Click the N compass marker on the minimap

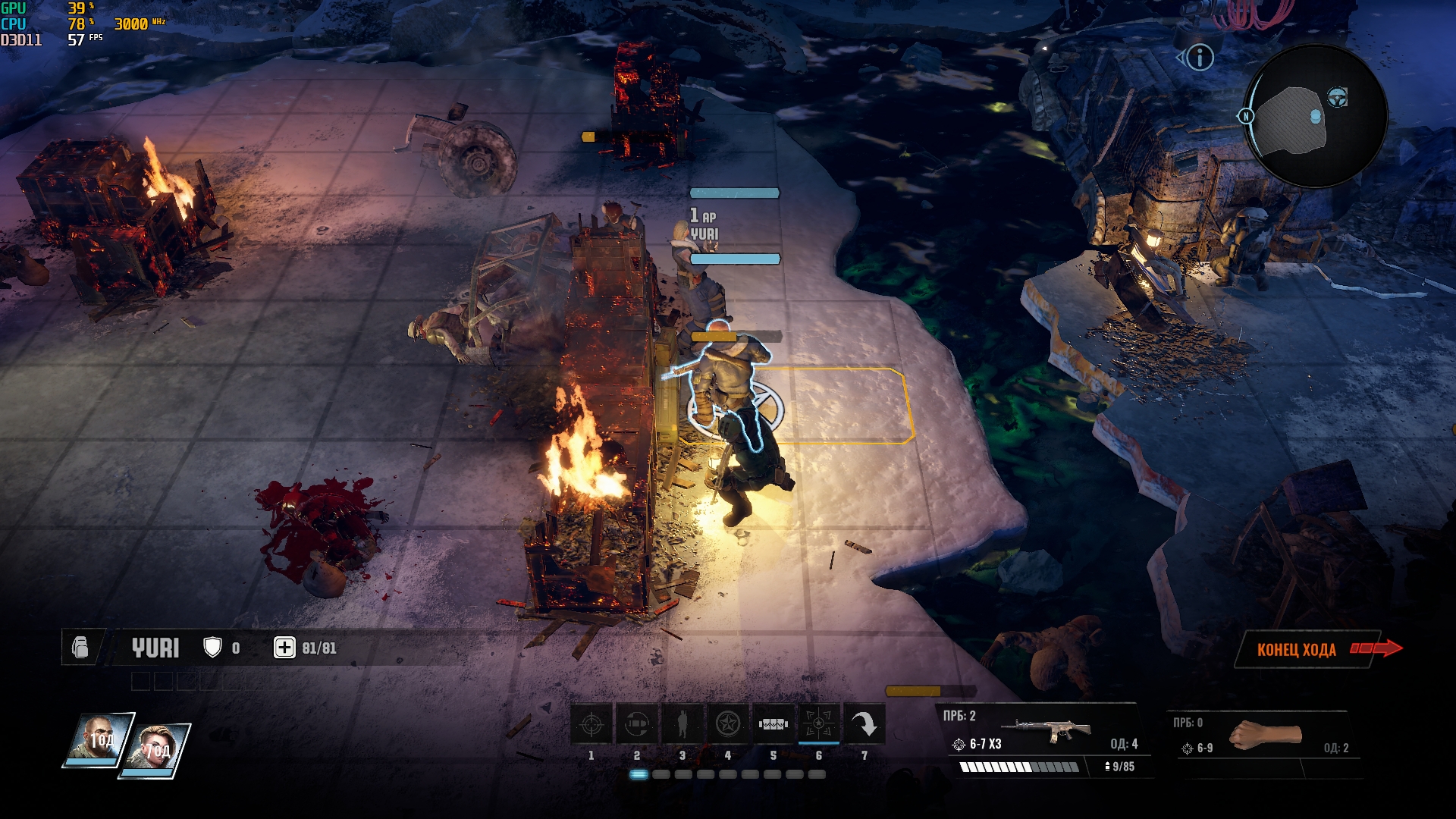1245,116
